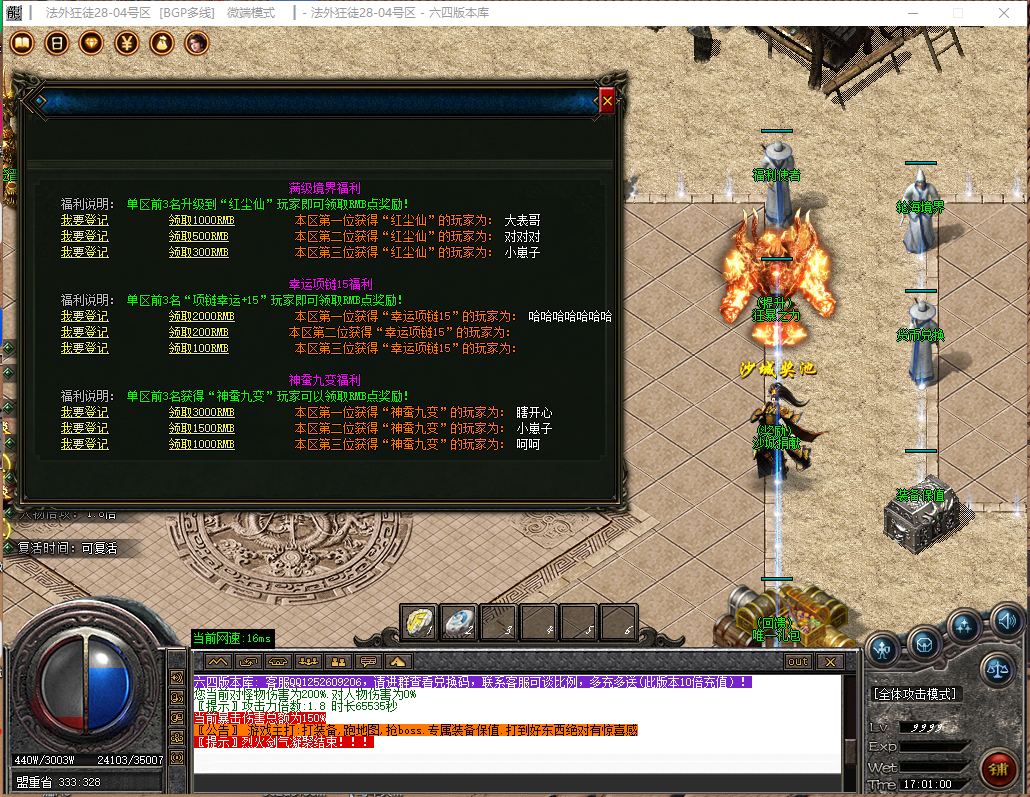Claim the 领取3000RMB reward link
Screen dimensions: 1030x797
coord(201,412)
